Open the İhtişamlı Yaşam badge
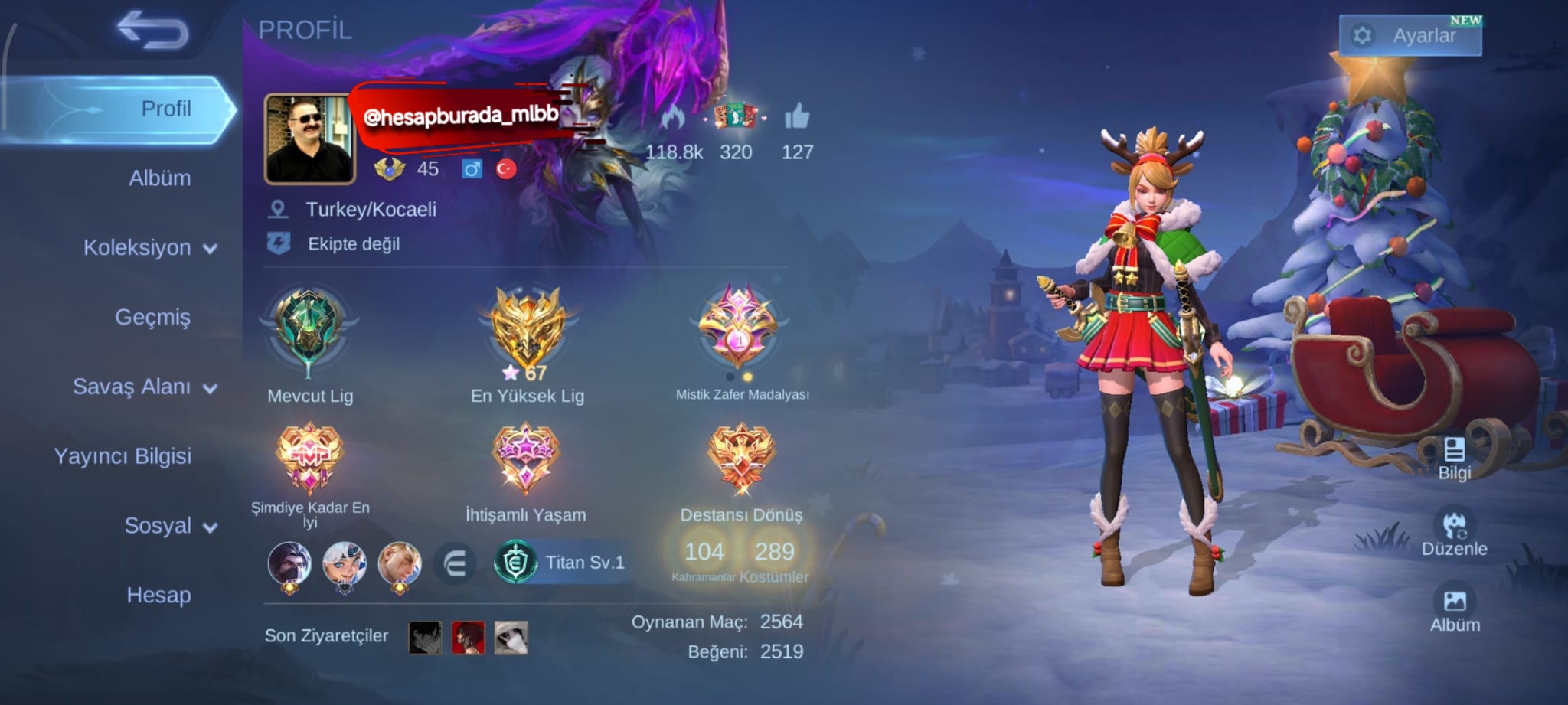1568x705 pixels. [x=526, y=459]
